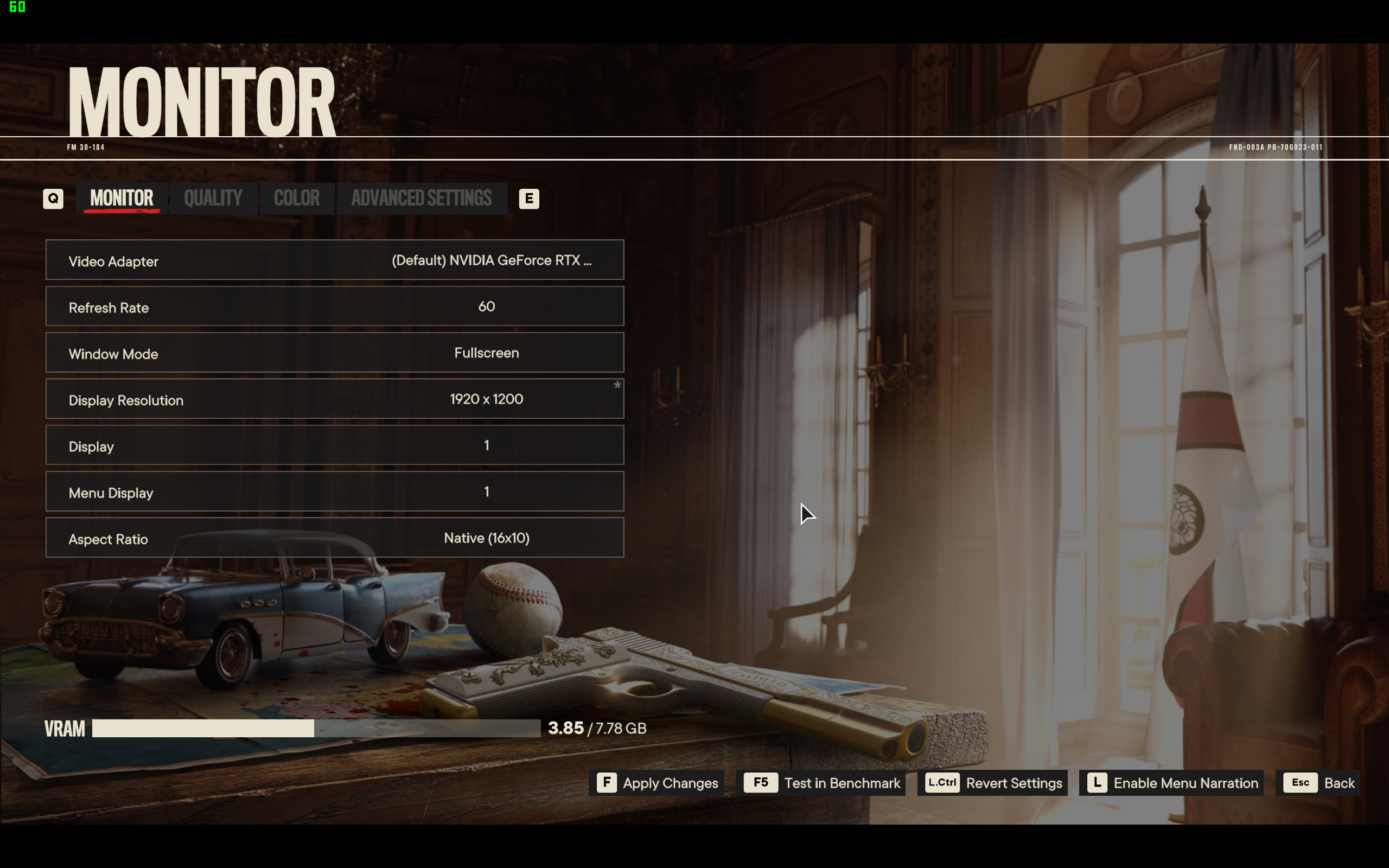Screen dimensions: 1389x868
Task: Open the Color settings tab
Action: click(x=296, y=199)
